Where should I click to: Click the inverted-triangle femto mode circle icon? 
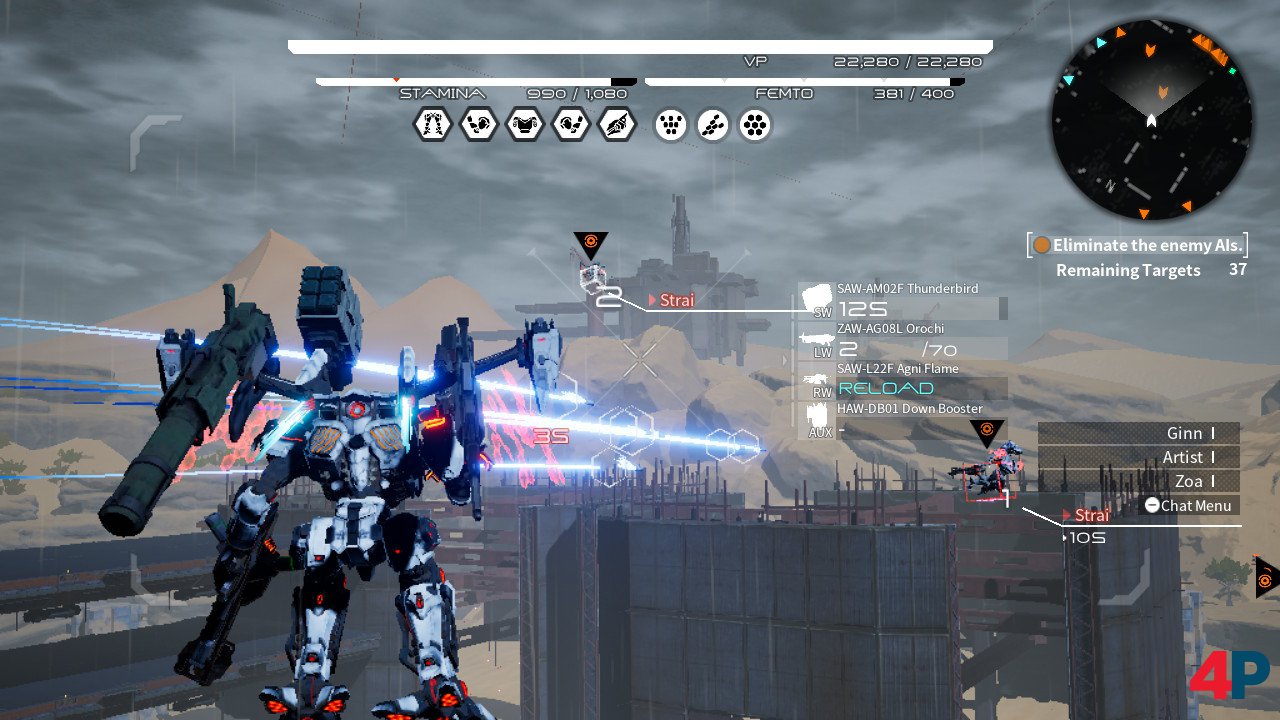671,125
